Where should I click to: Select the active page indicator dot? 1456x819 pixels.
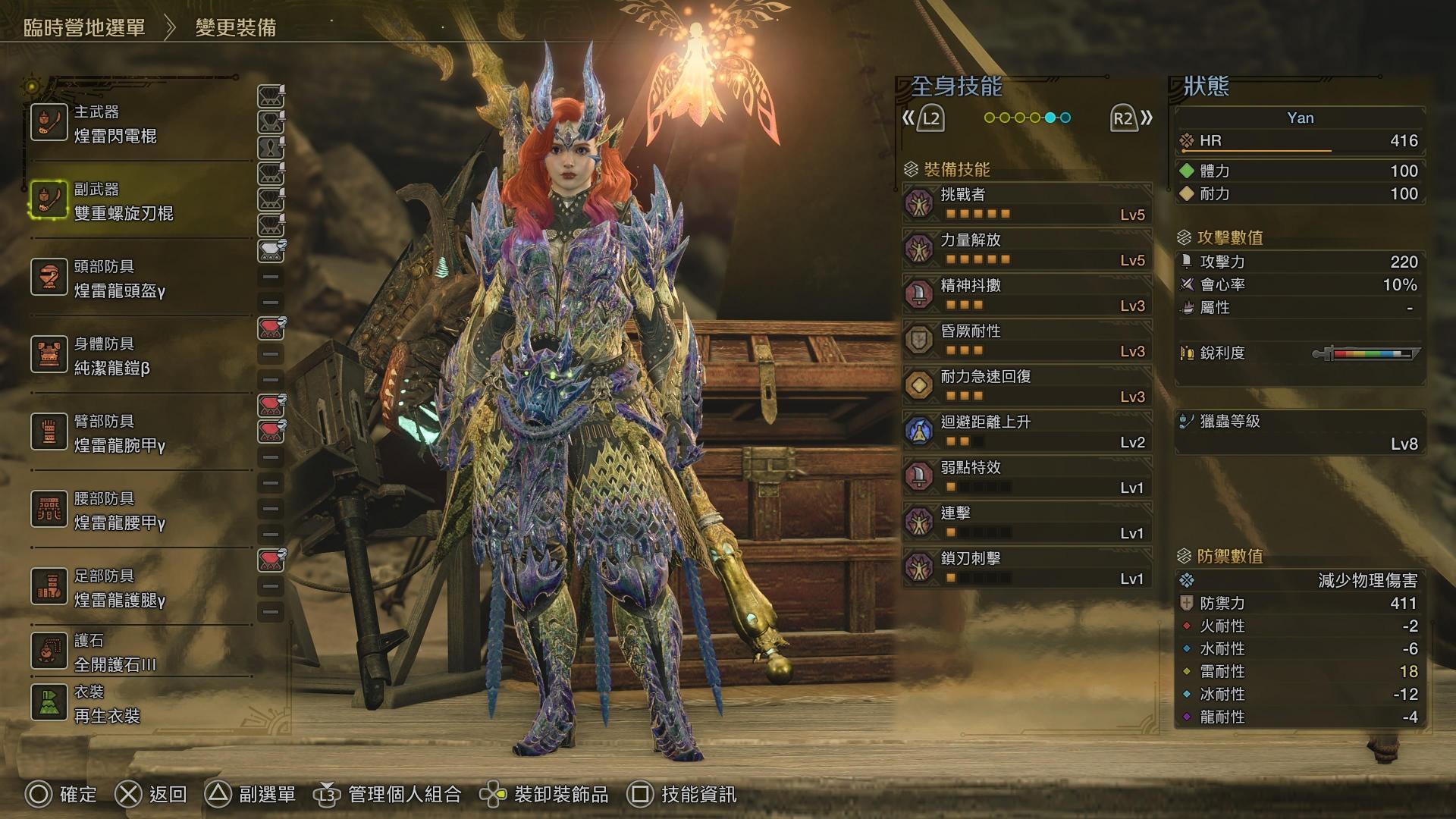point(1050,117)
